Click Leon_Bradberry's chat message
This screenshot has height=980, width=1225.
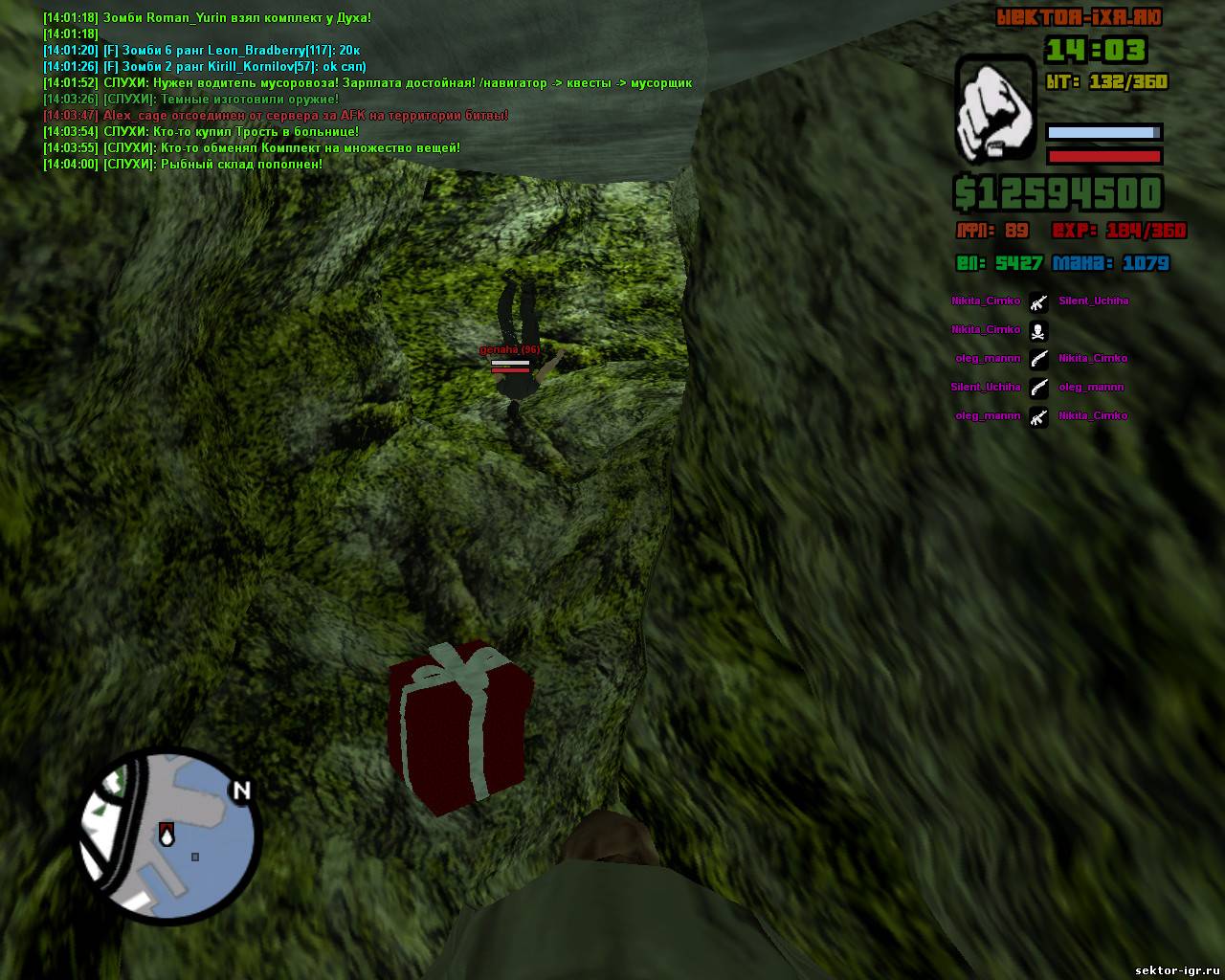click(x=202, y=50)
